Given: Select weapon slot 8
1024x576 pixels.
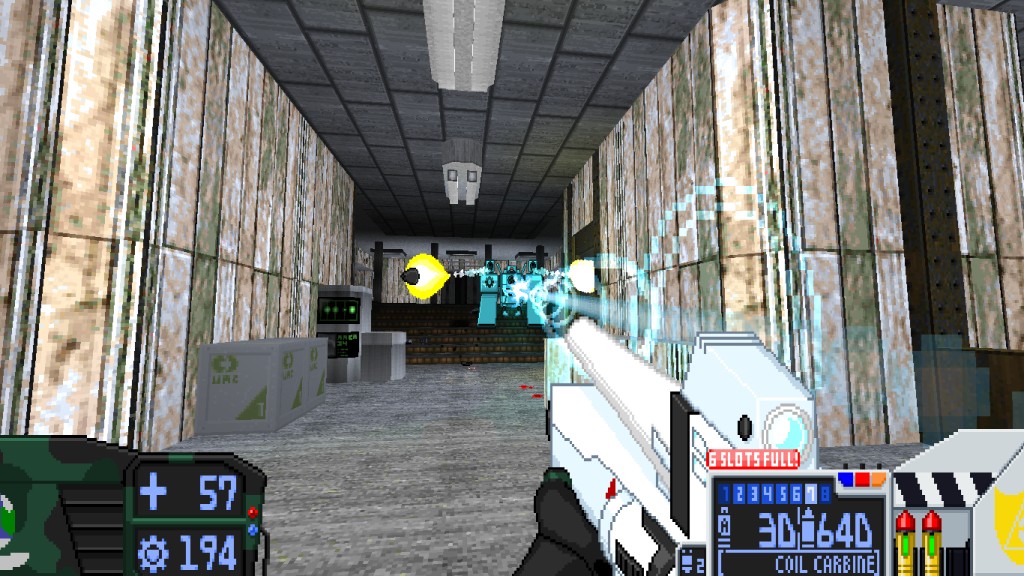Looking at the screenshot, I should pos(823,492).
